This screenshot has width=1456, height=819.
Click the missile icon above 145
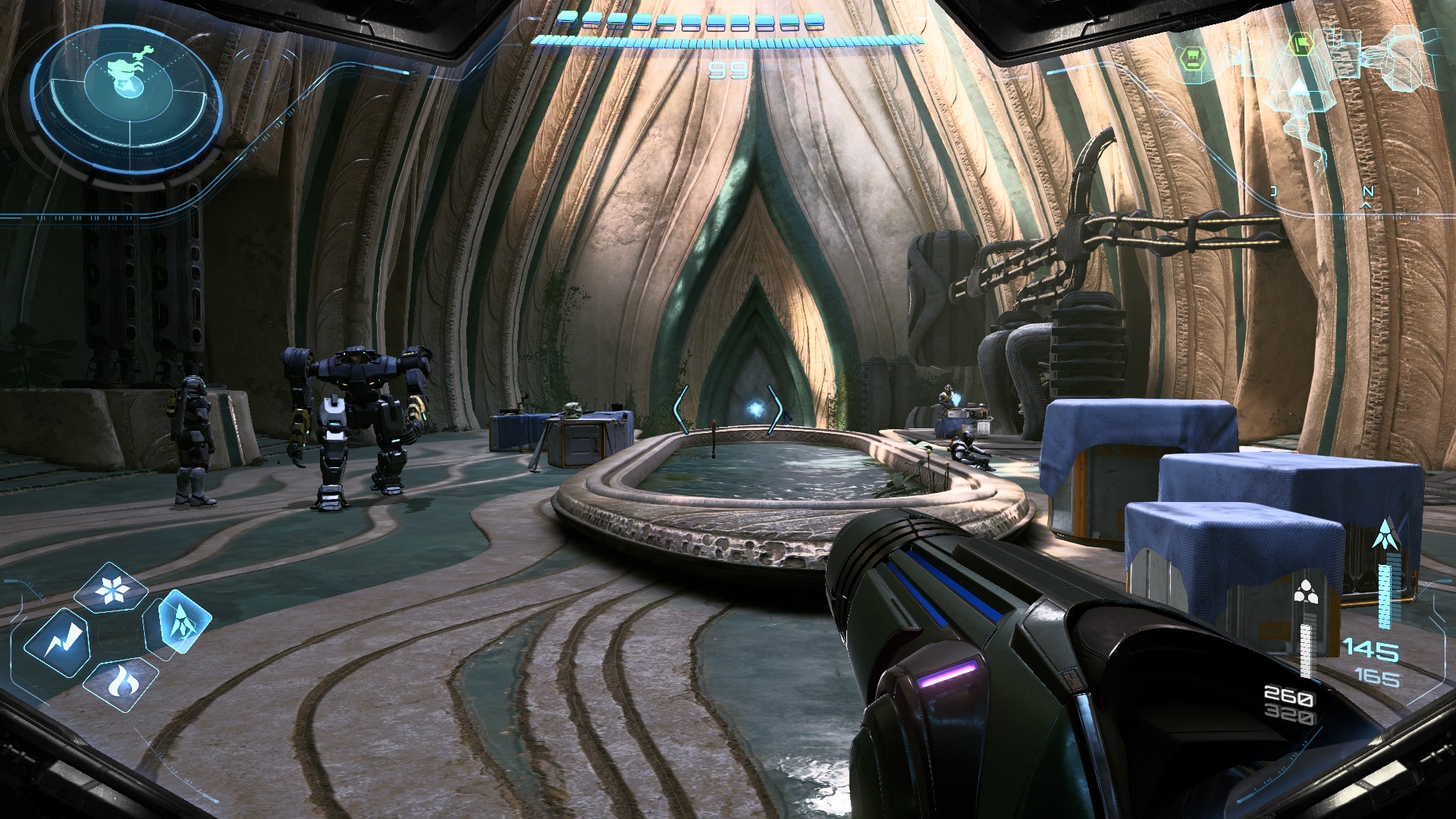[1386, 535]
